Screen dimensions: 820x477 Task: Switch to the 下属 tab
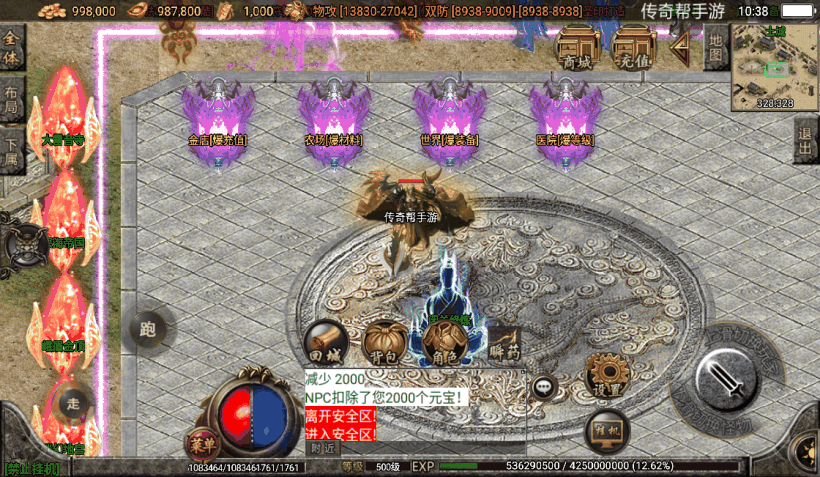(x=12, y=150)
